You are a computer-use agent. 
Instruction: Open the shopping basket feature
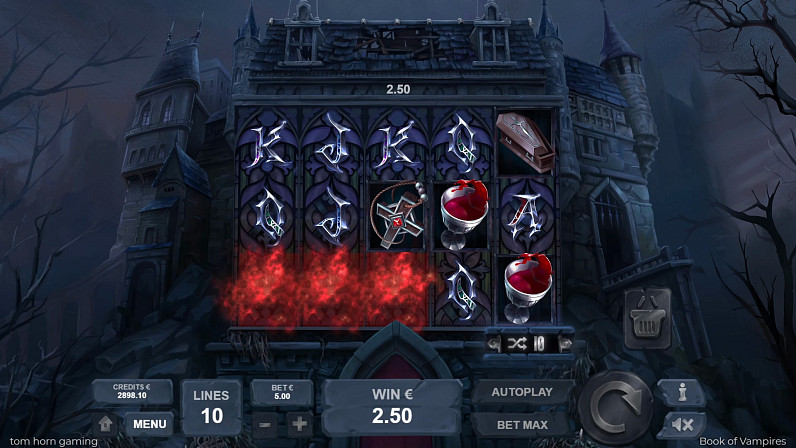(646, 320)
